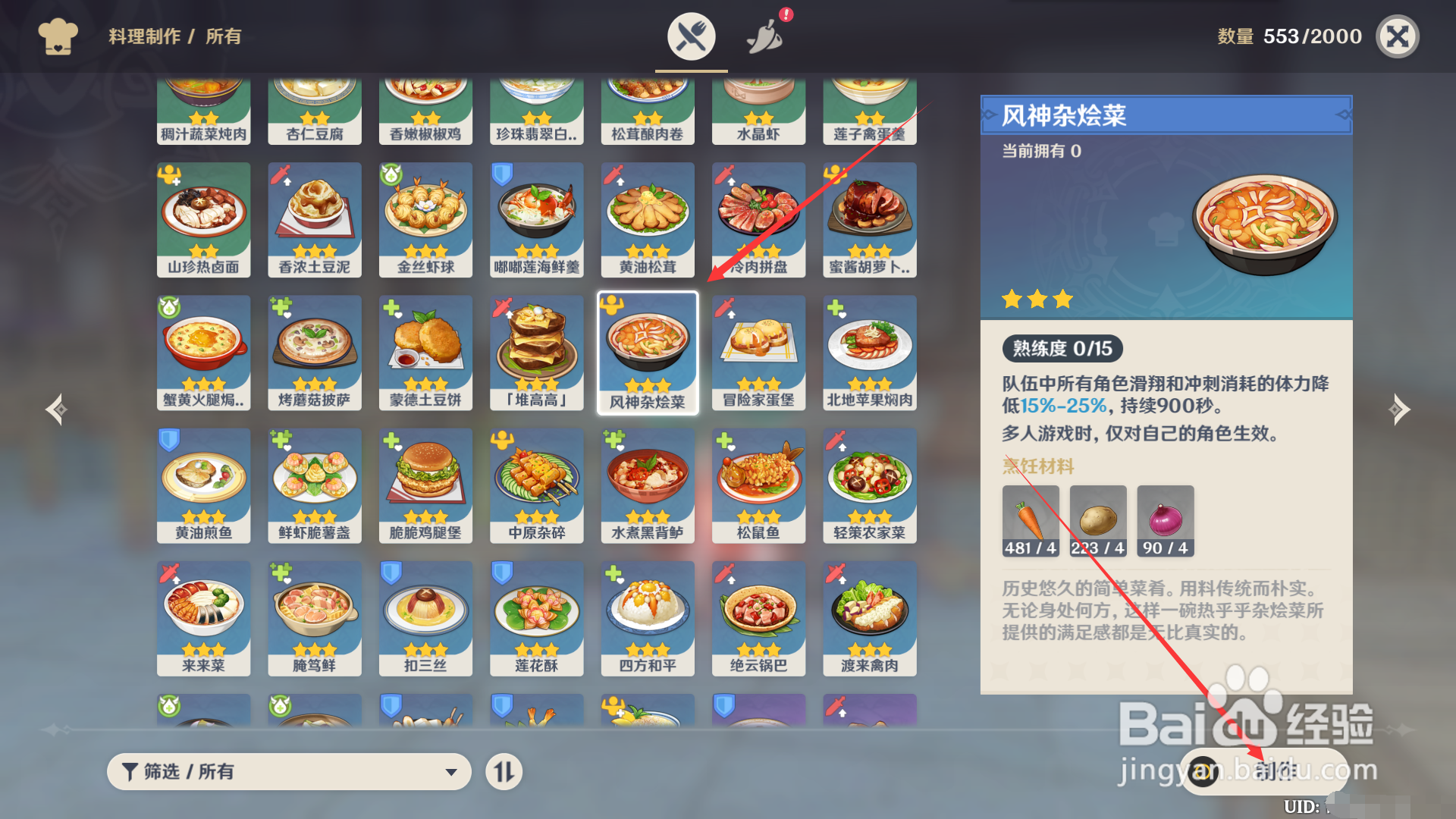Viewport: 1456px width, 819px height.
Task: Select the carrot ingredient showing 481/4
Action: 1031,520
